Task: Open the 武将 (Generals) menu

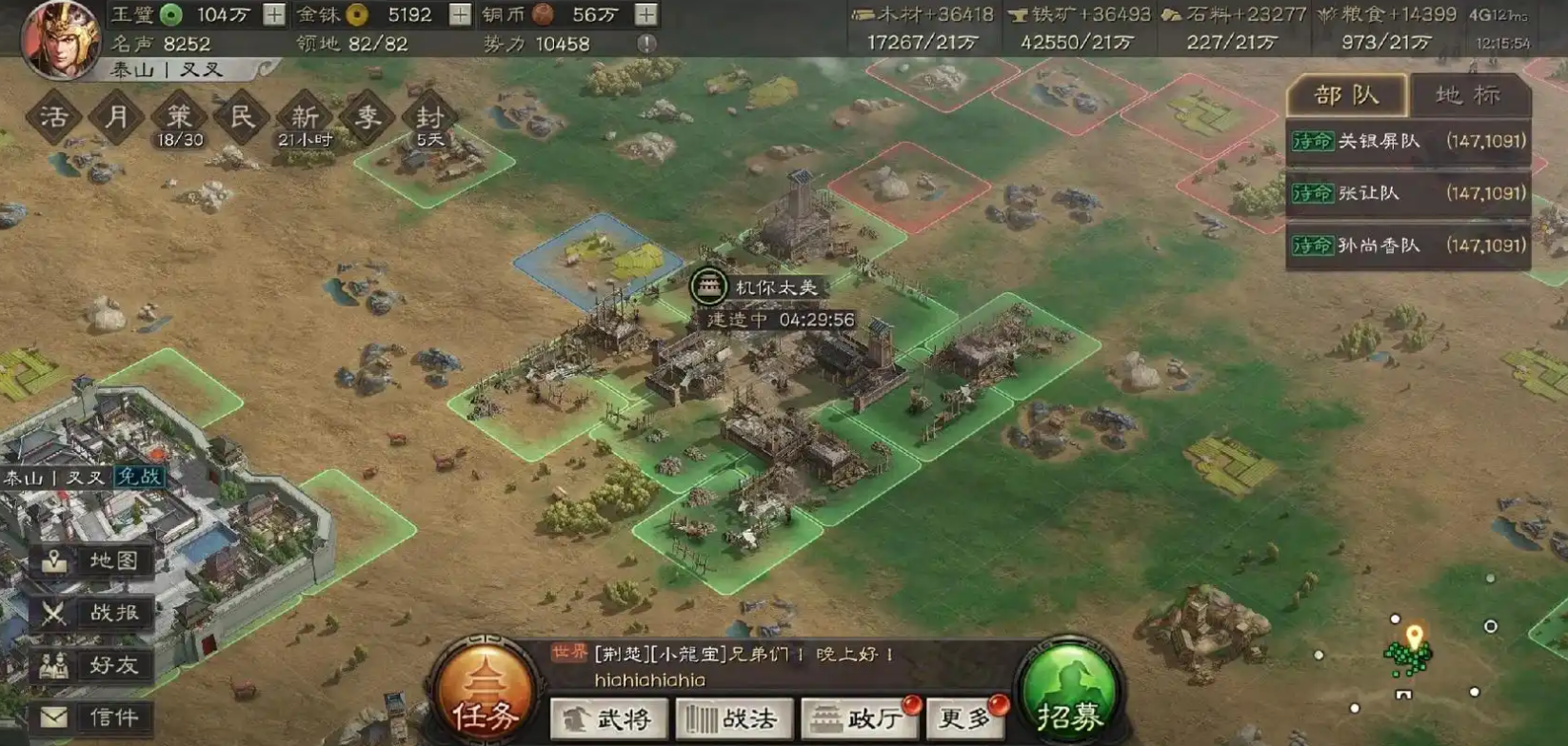Action: (607, 718)
